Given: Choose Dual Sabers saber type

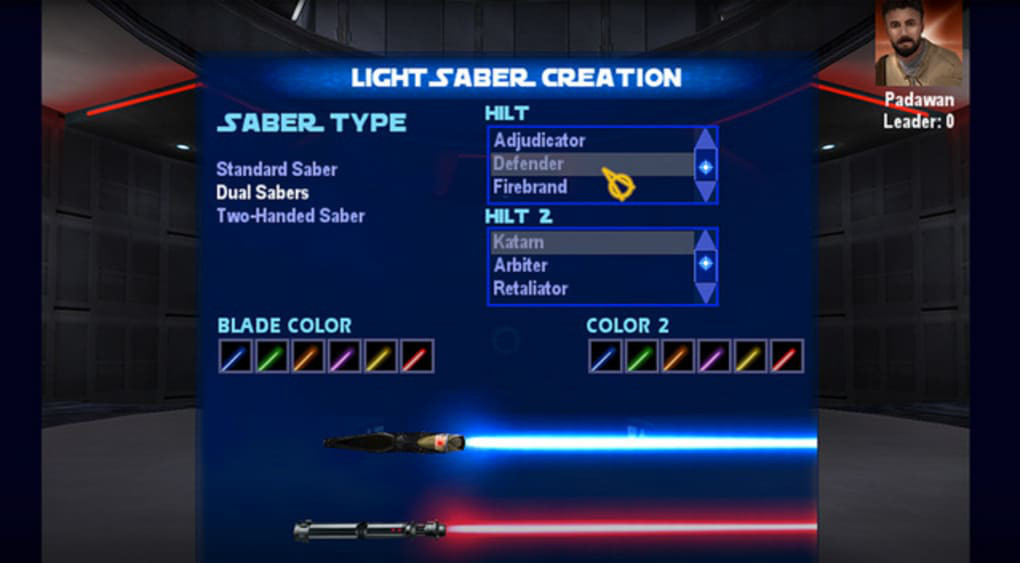Looking at the screenshot, I should pos(262,192).
